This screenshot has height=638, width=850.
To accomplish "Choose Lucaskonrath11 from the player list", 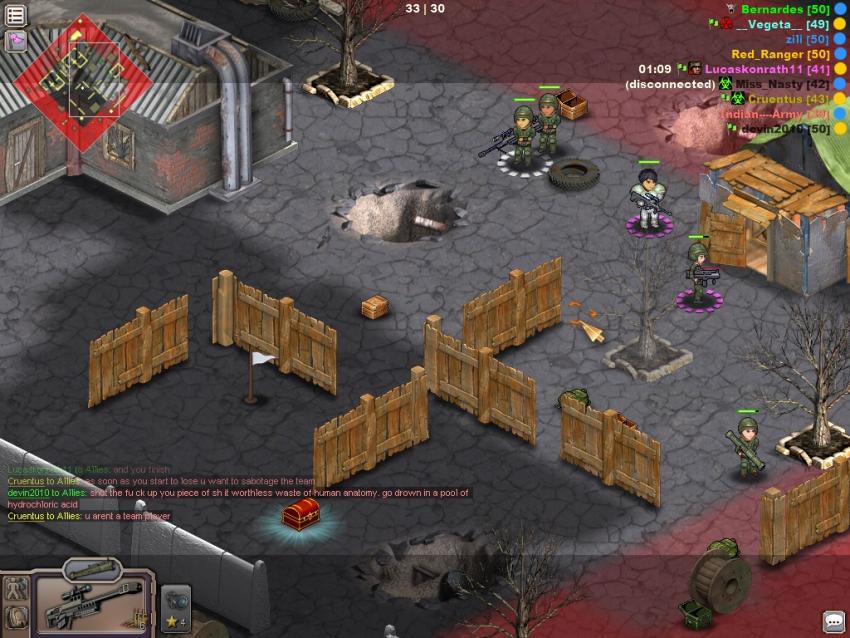I will [x=751, y=69].
